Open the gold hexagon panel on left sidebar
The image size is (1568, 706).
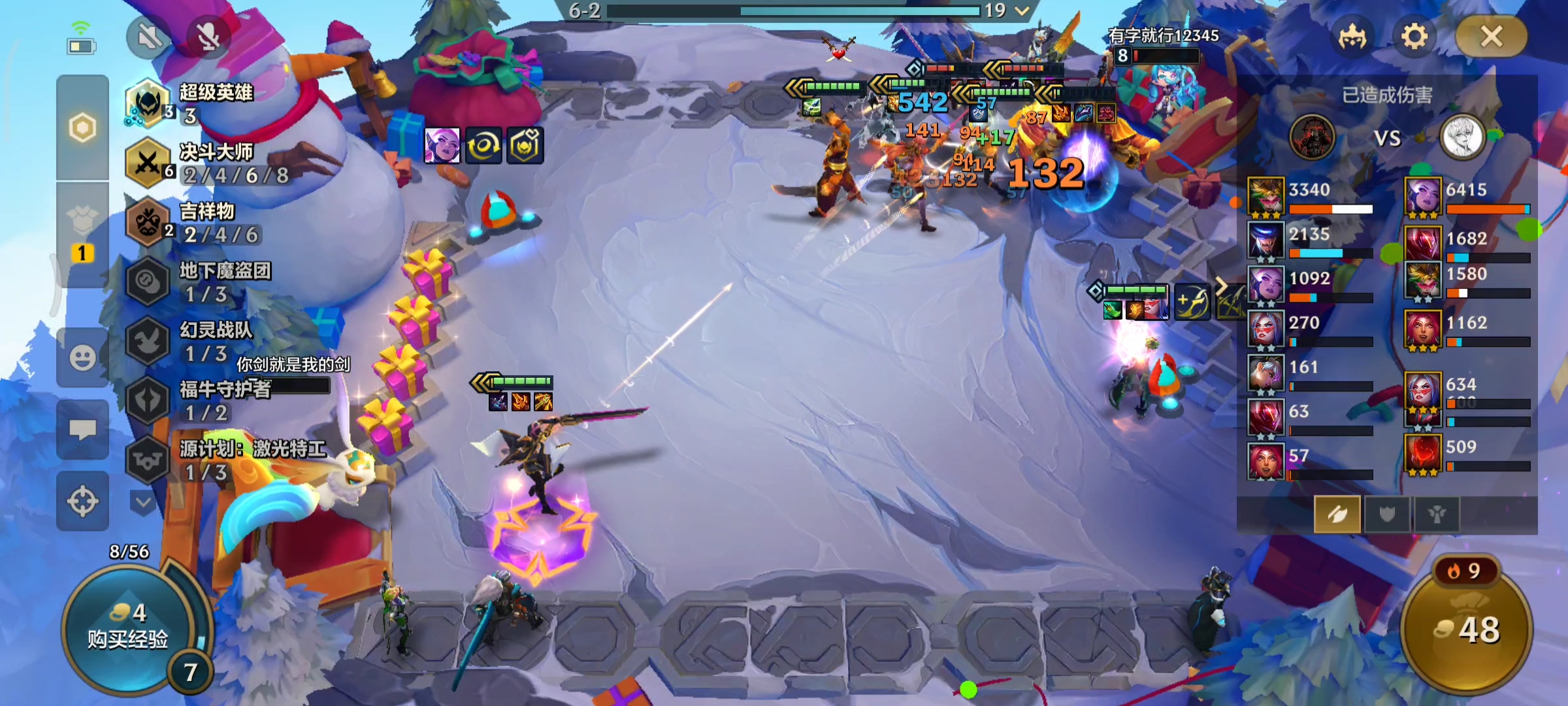coord(82,127)
